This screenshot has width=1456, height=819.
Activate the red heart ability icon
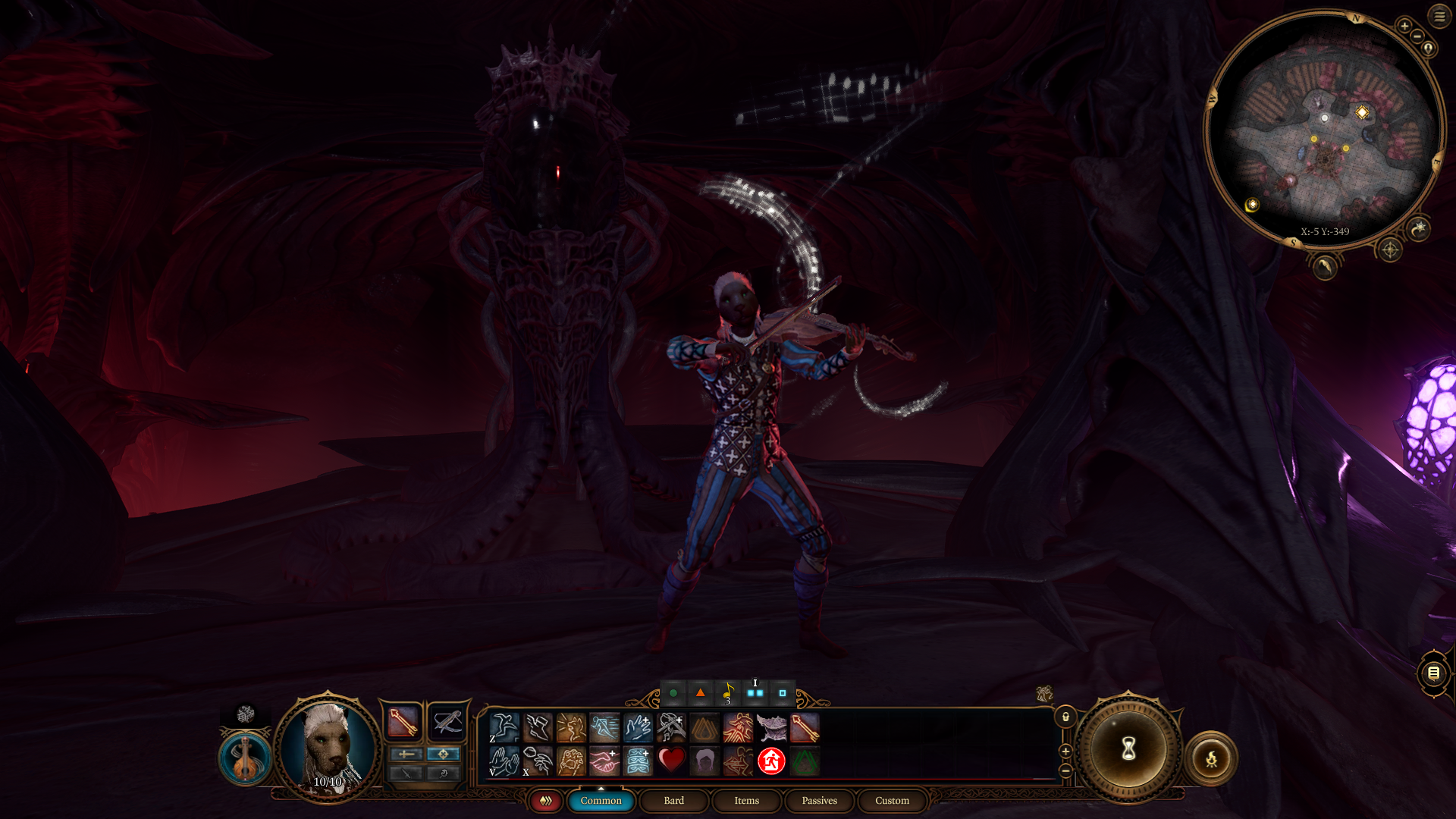[671, 760]
